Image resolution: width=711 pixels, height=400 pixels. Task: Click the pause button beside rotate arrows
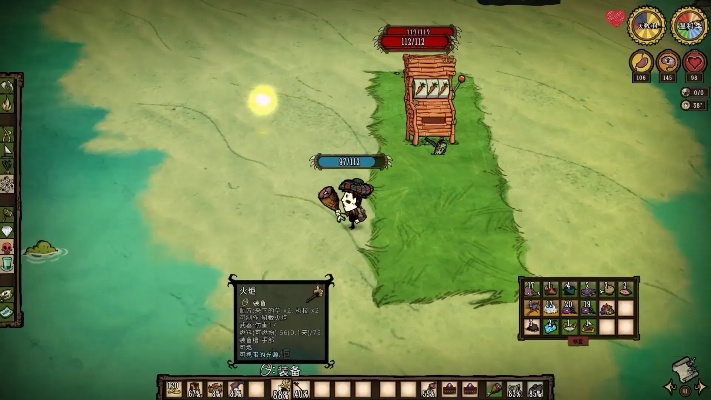coord(684,388)
